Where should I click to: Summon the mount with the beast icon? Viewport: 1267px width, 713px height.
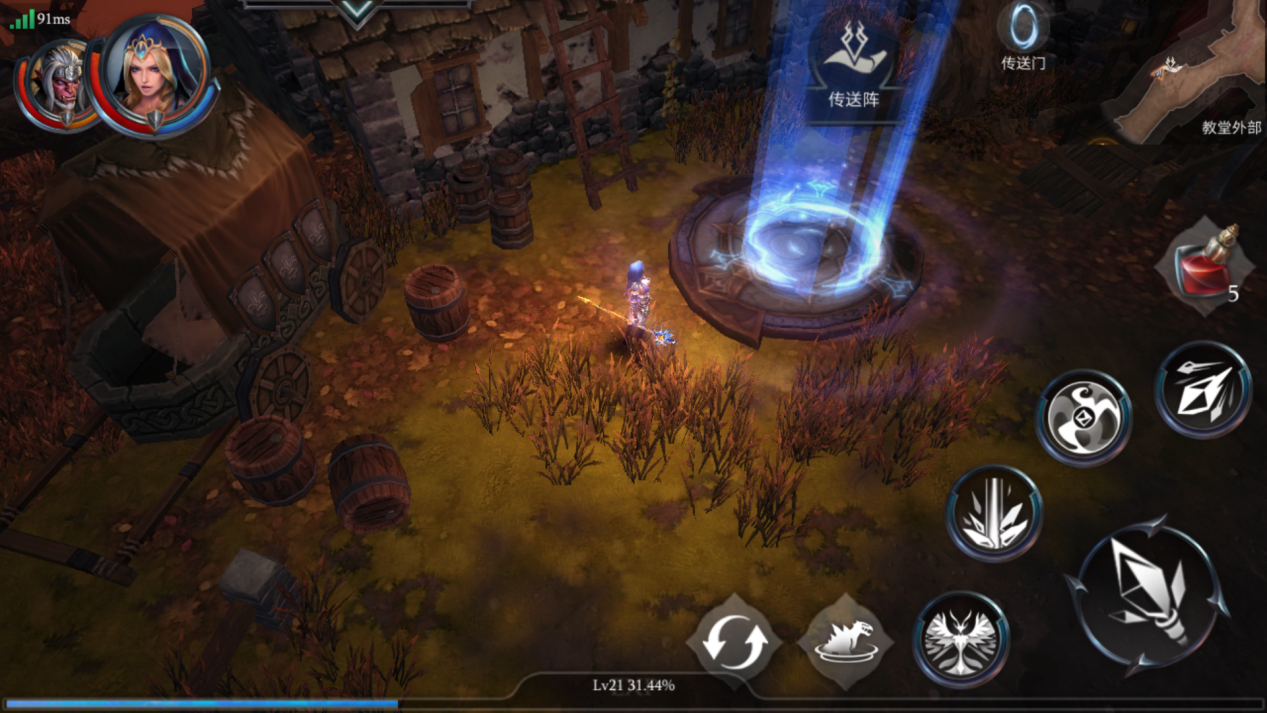845,641
